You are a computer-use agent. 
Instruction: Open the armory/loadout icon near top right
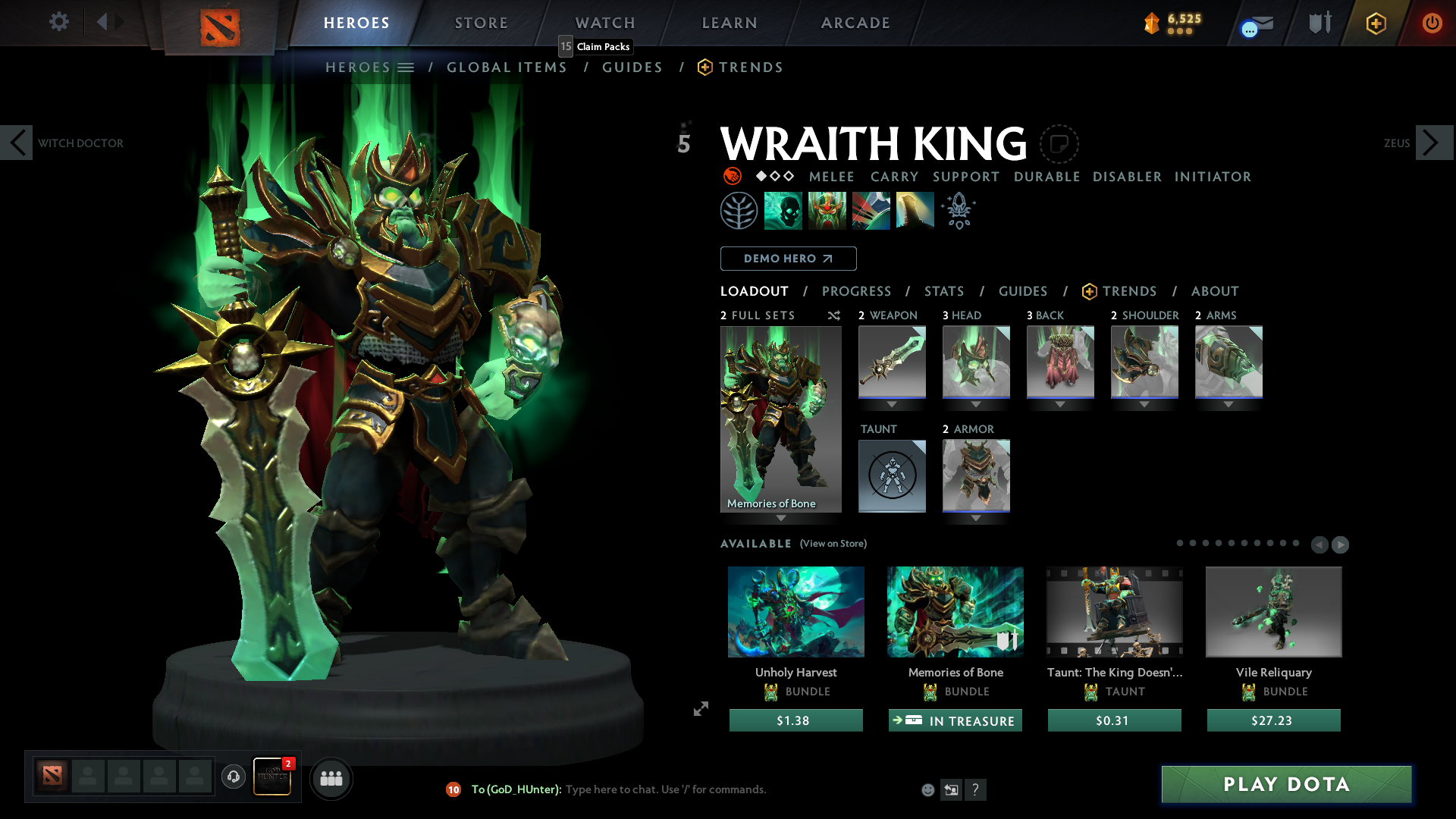coord(1319,23)
